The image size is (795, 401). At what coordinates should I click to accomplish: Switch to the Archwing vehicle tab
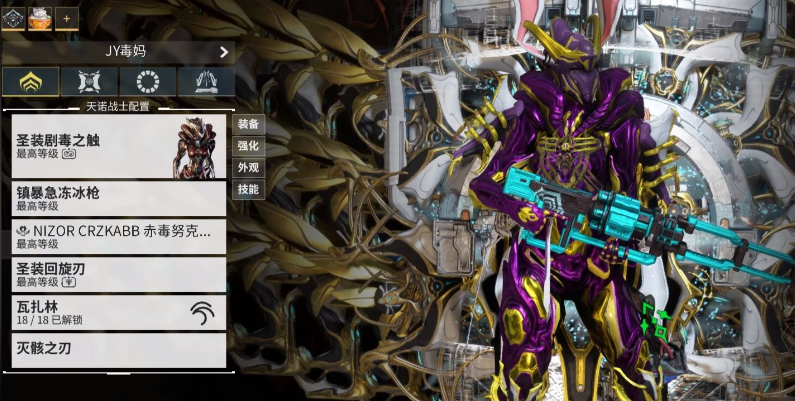(206, 82)
